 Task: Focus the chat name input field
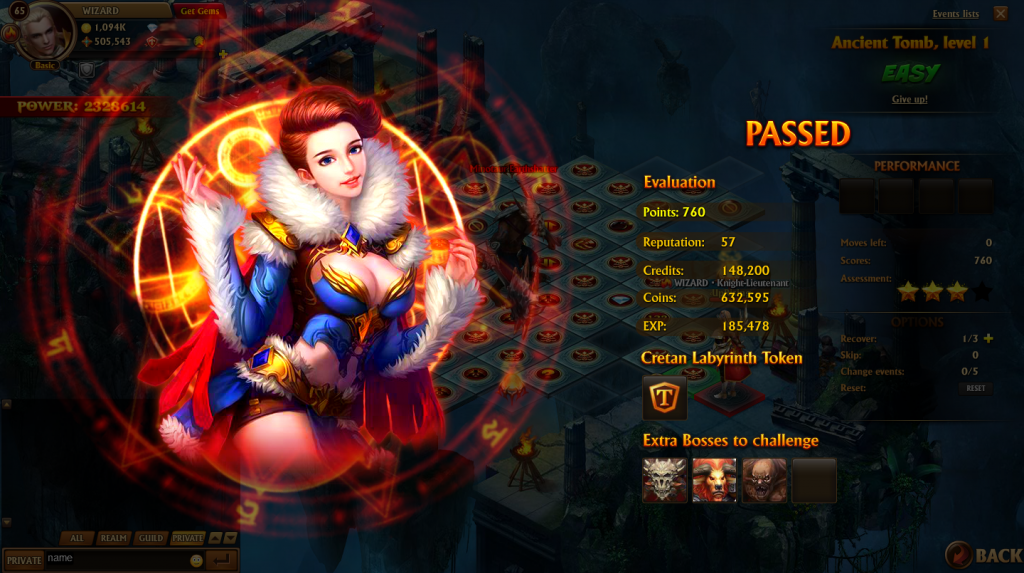tap(115, 559)
